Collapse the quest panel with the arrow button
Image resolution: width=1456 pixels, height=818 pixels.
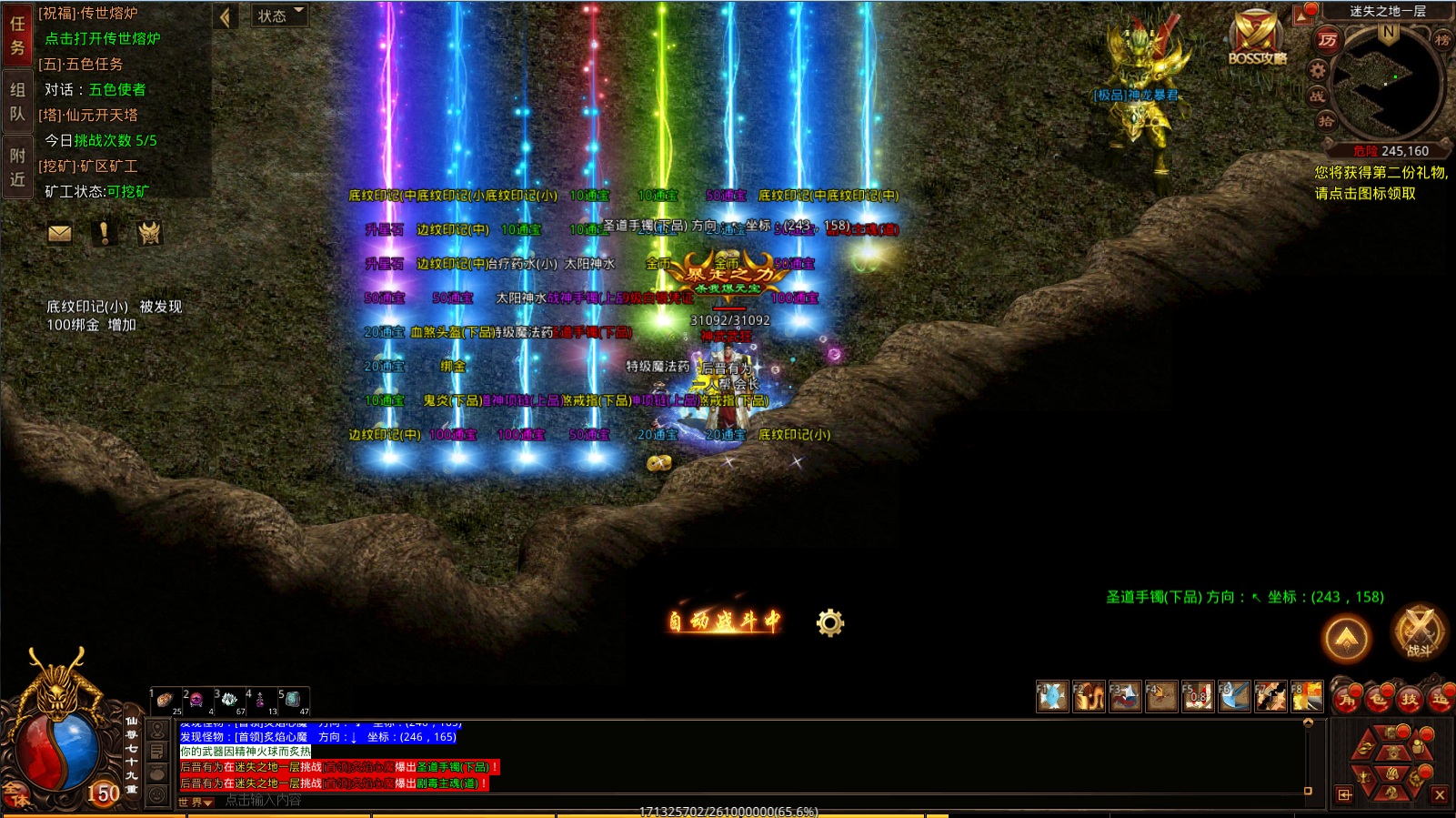(x=225, y=16)
